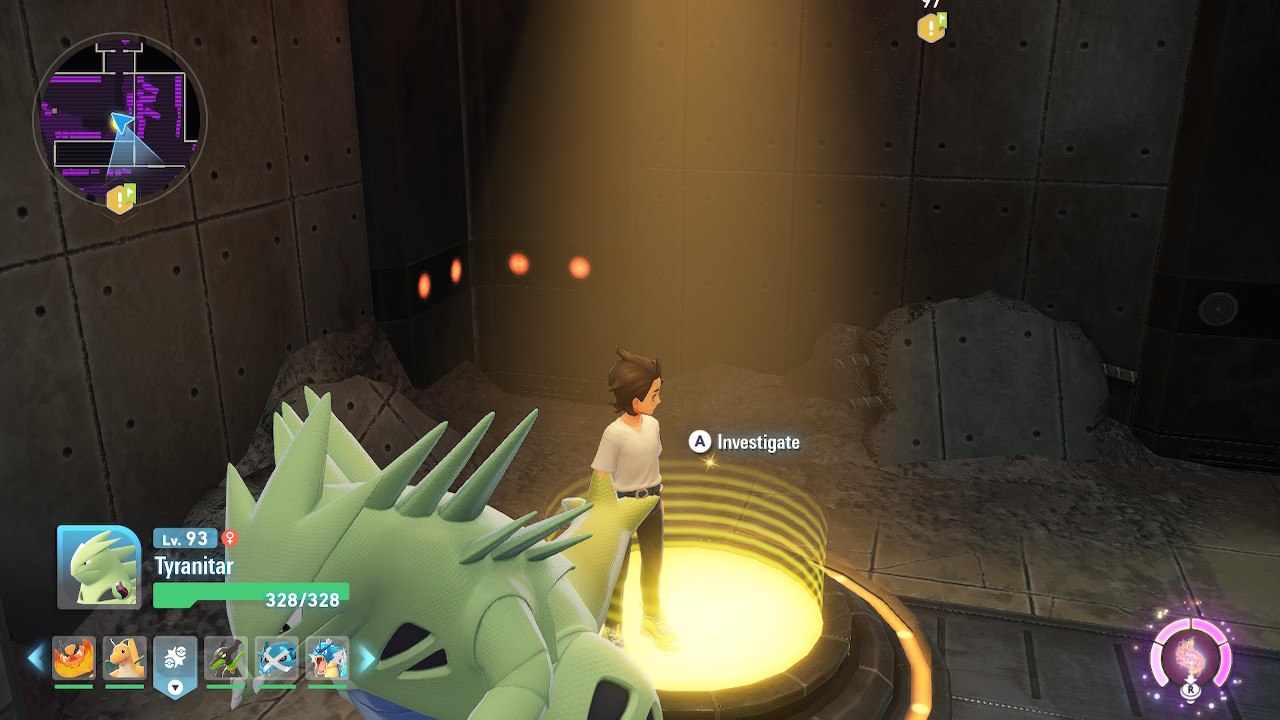Switch to Metagross in the party bar
This screenshot has height=720, width=1280.
pos(277,659)
